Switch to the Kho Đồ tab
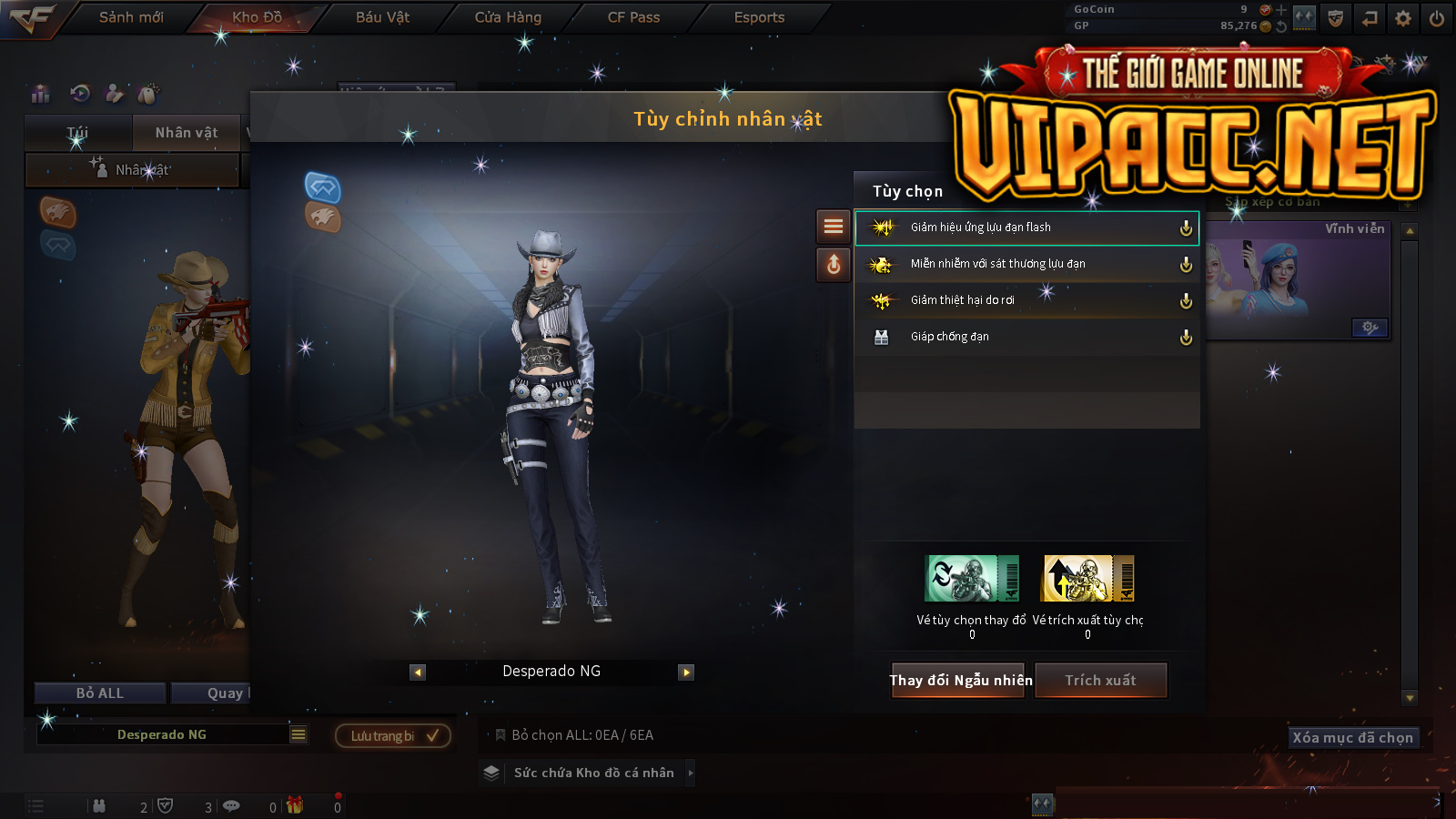1456x819 pixels. [257, 17]
